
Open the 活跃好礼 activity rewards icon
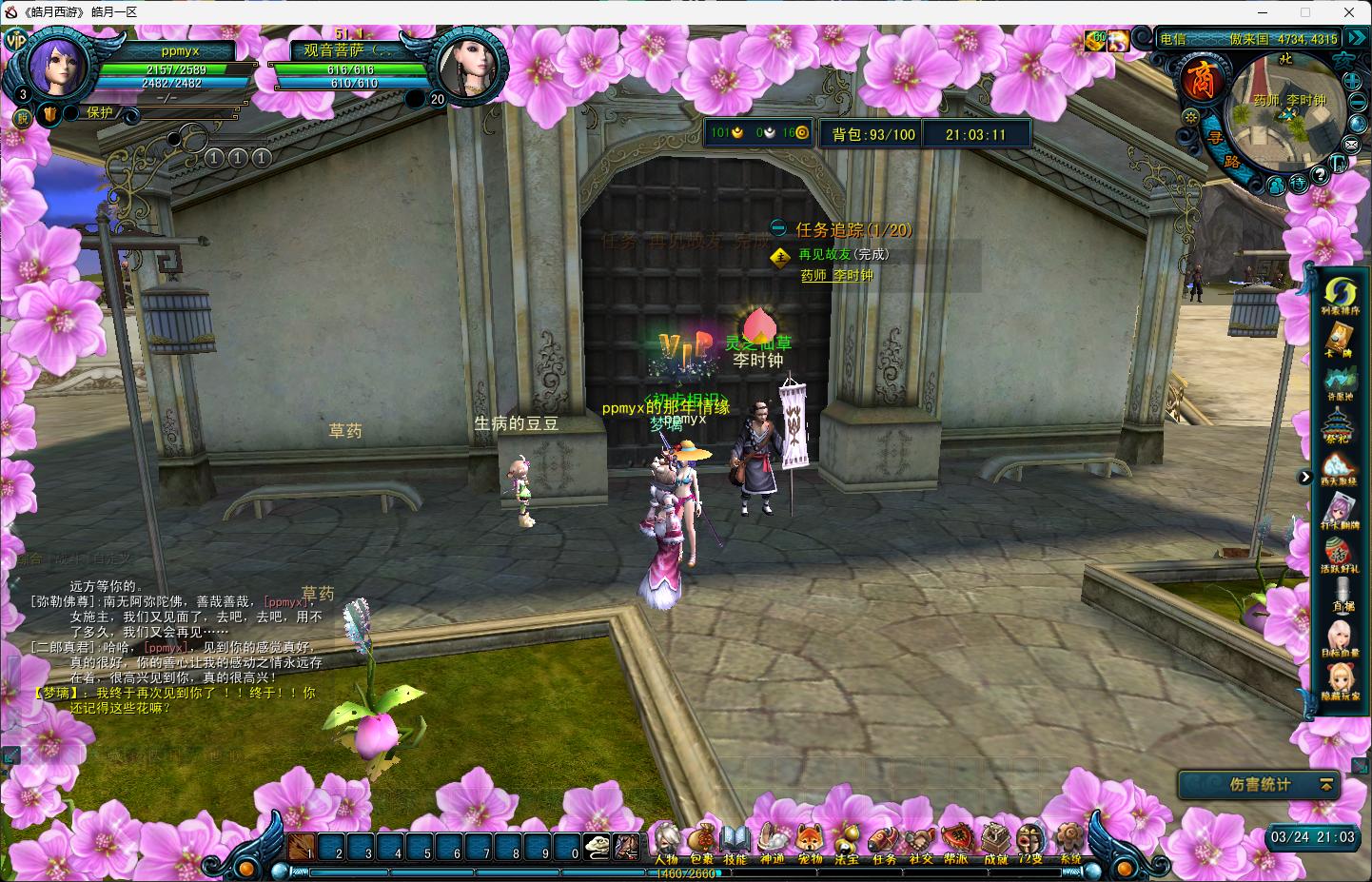coord(1340,555)
